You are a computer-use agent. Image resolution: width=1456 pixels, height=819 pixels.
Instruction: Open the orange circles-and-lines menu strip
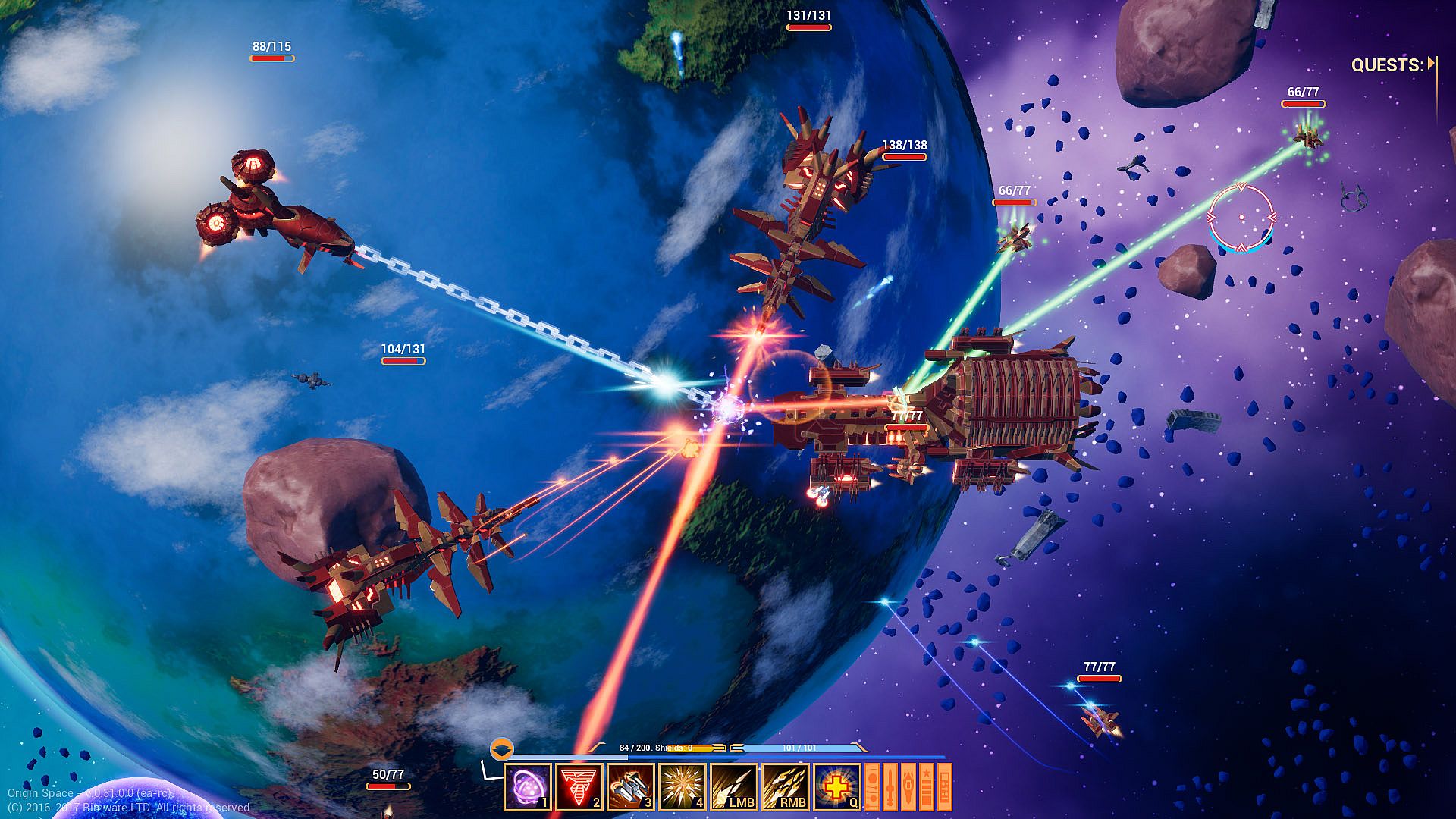coord(872,787)
